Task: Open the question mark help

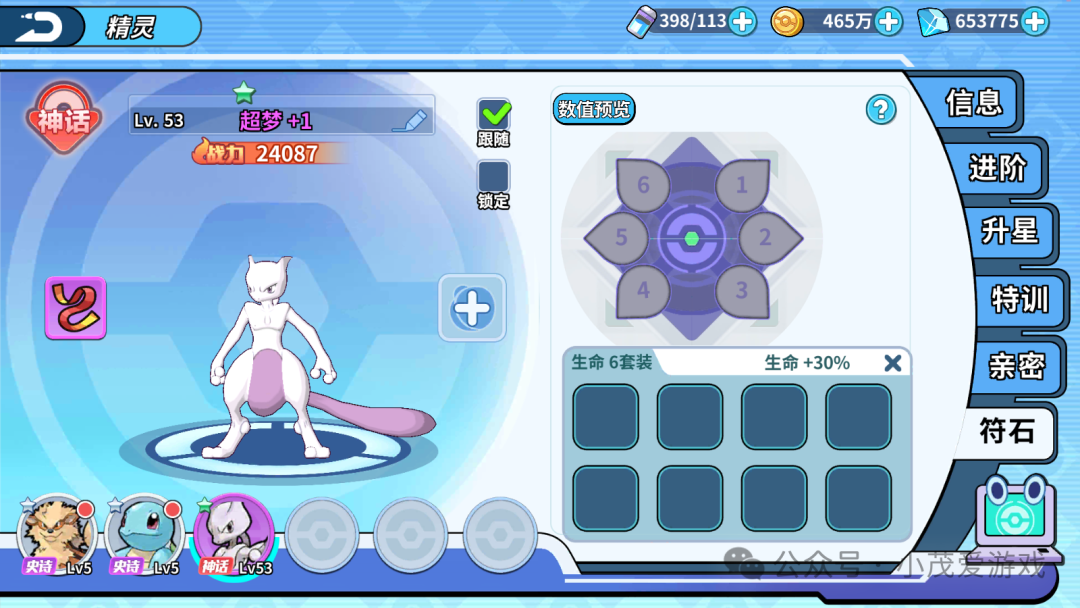Action: coord(880,109)
